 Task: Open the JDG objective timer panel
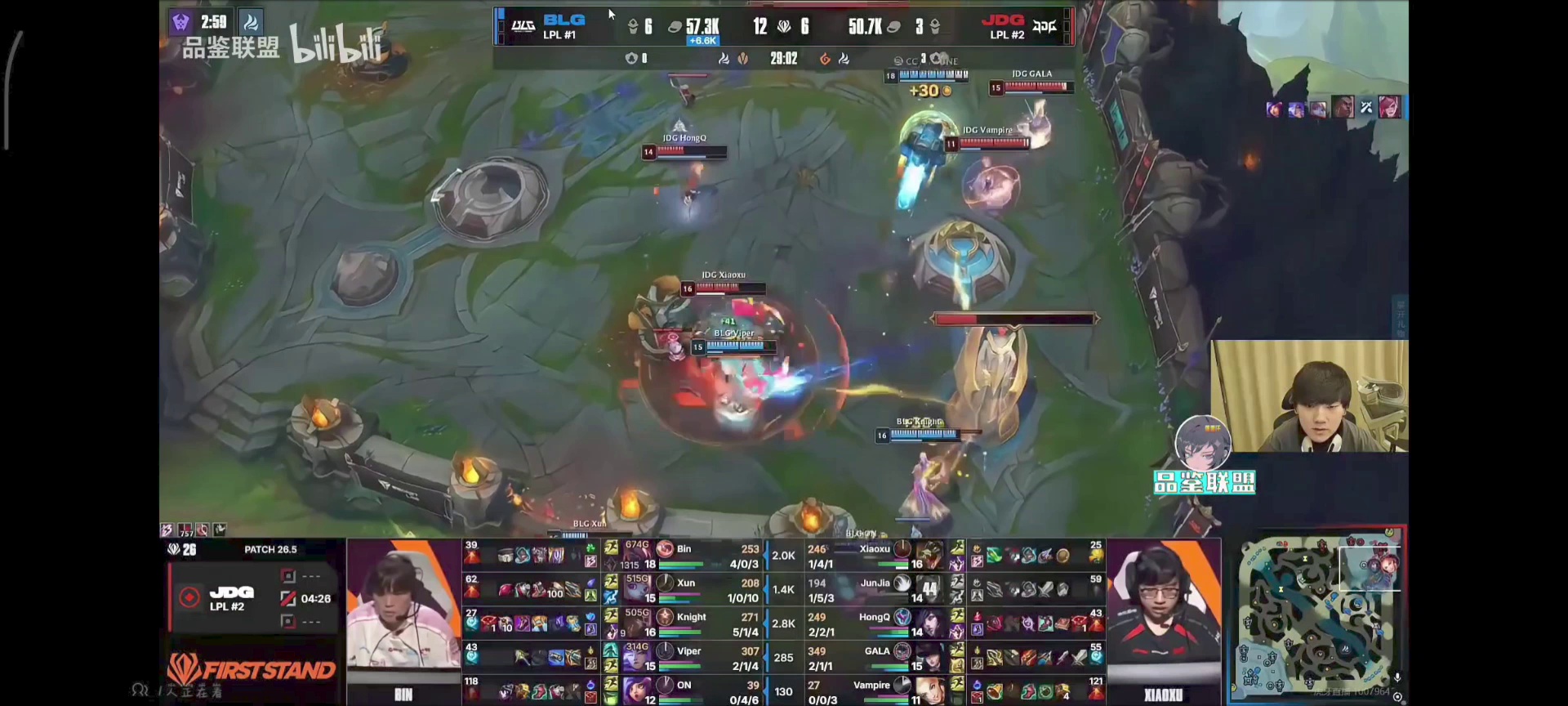click(x=252, y=598)
